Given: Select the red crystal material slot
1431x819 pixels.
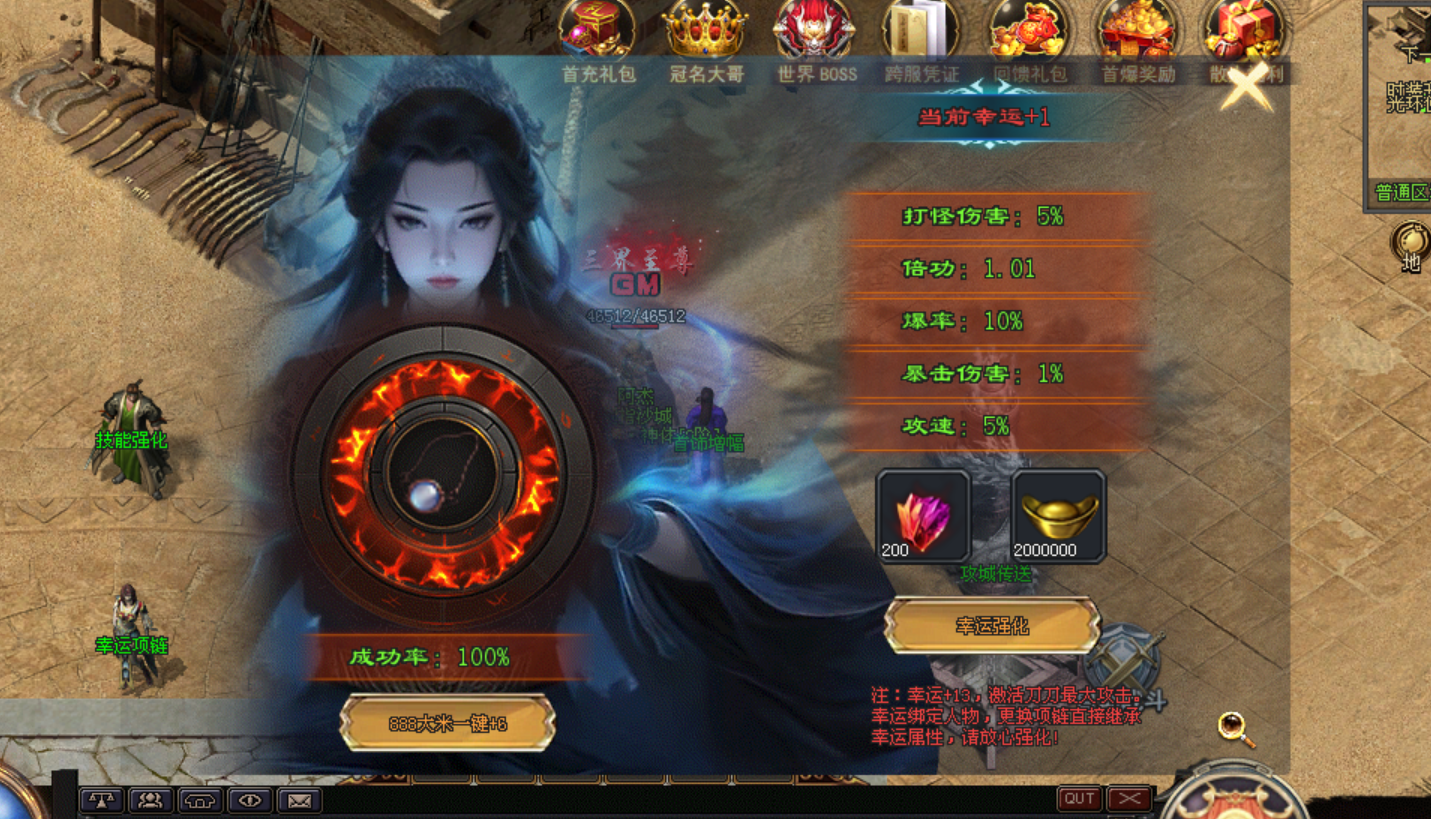Looking at the screenshot, I should (922, 516).
